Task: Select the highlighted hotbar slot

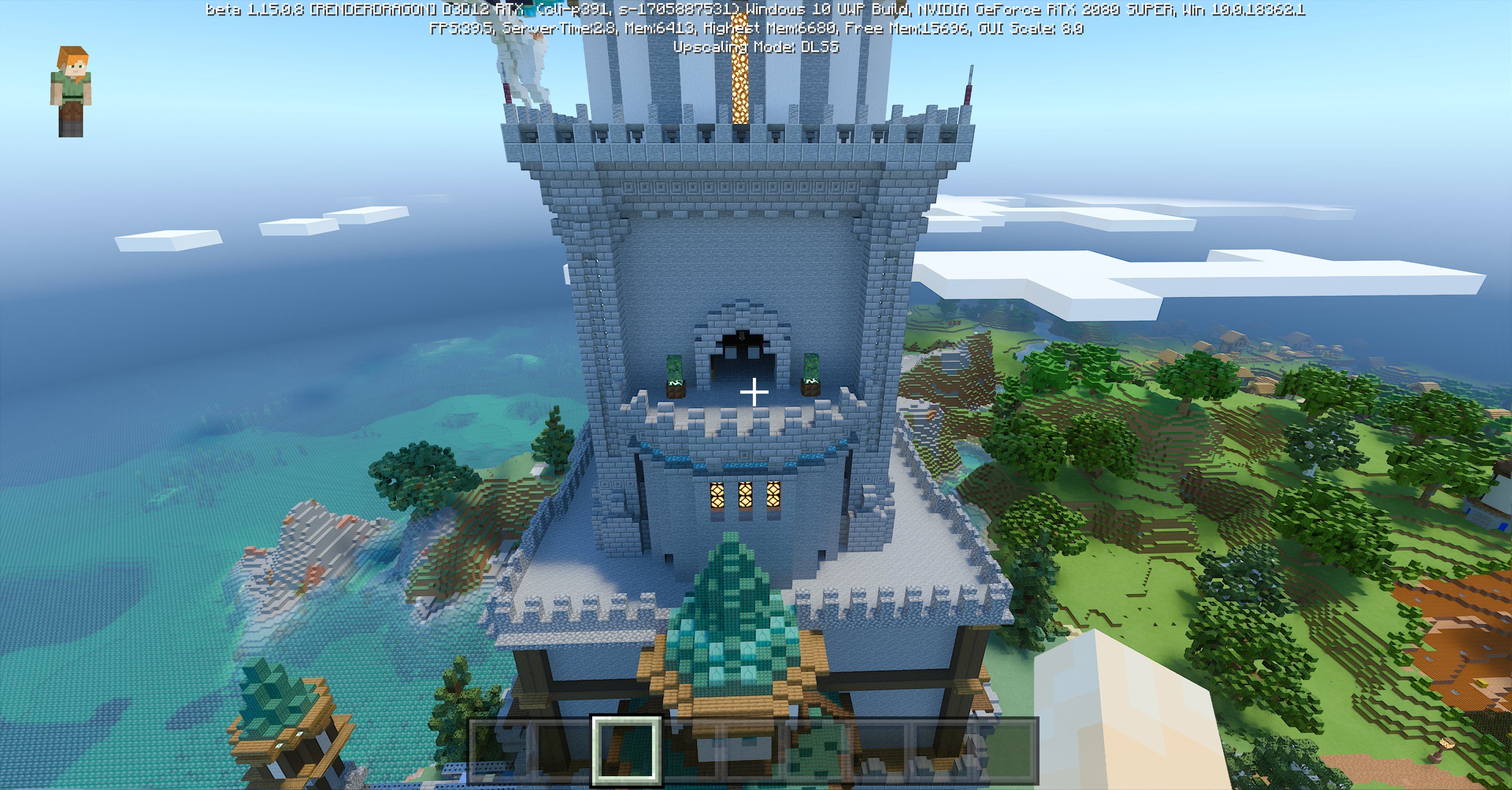Action: tap(627, 750)
